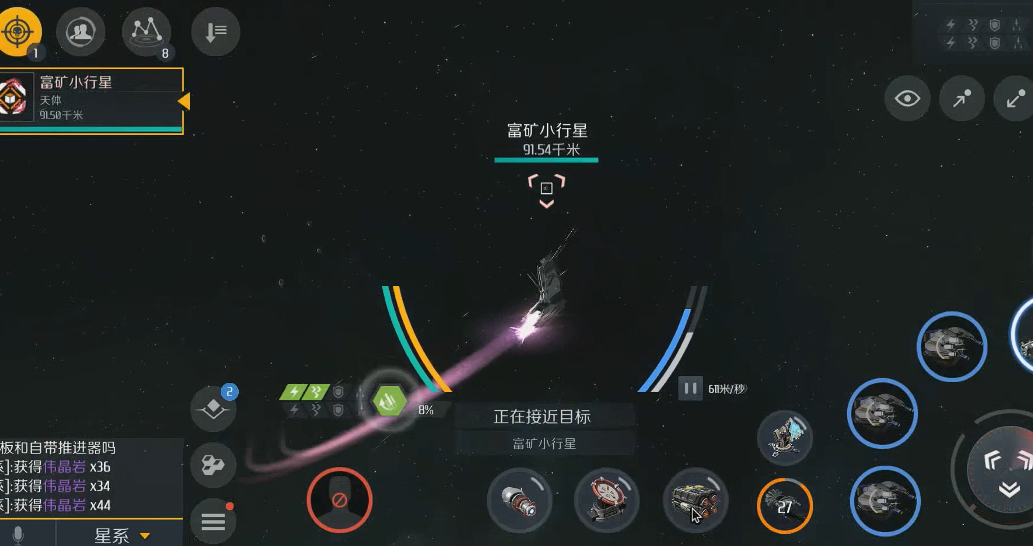Switch to the constellation overview tab
Viewport: 1033px width, 546px height.
pos(146,32)
